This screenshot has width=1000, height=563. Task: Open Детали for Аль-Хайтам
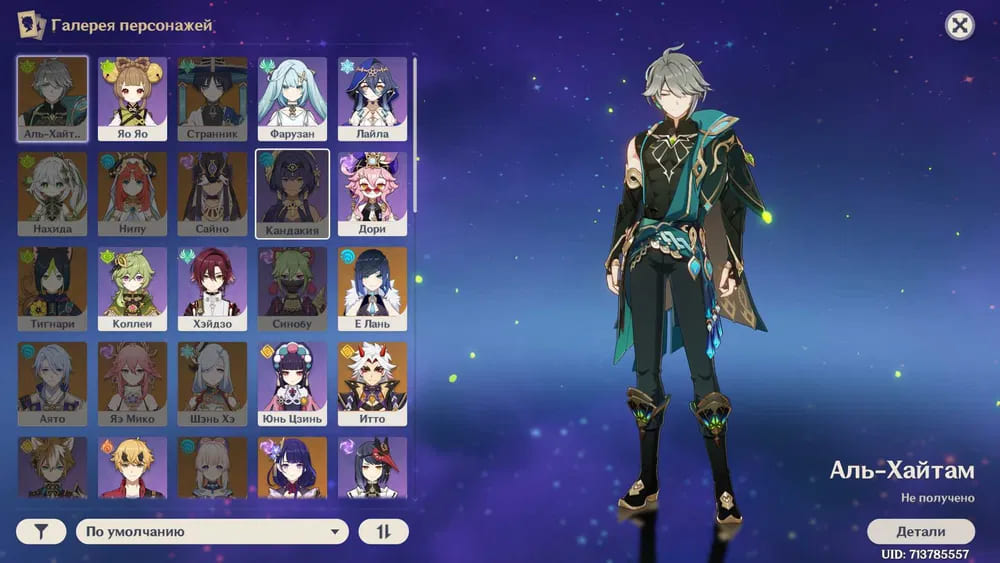point(920,531)
